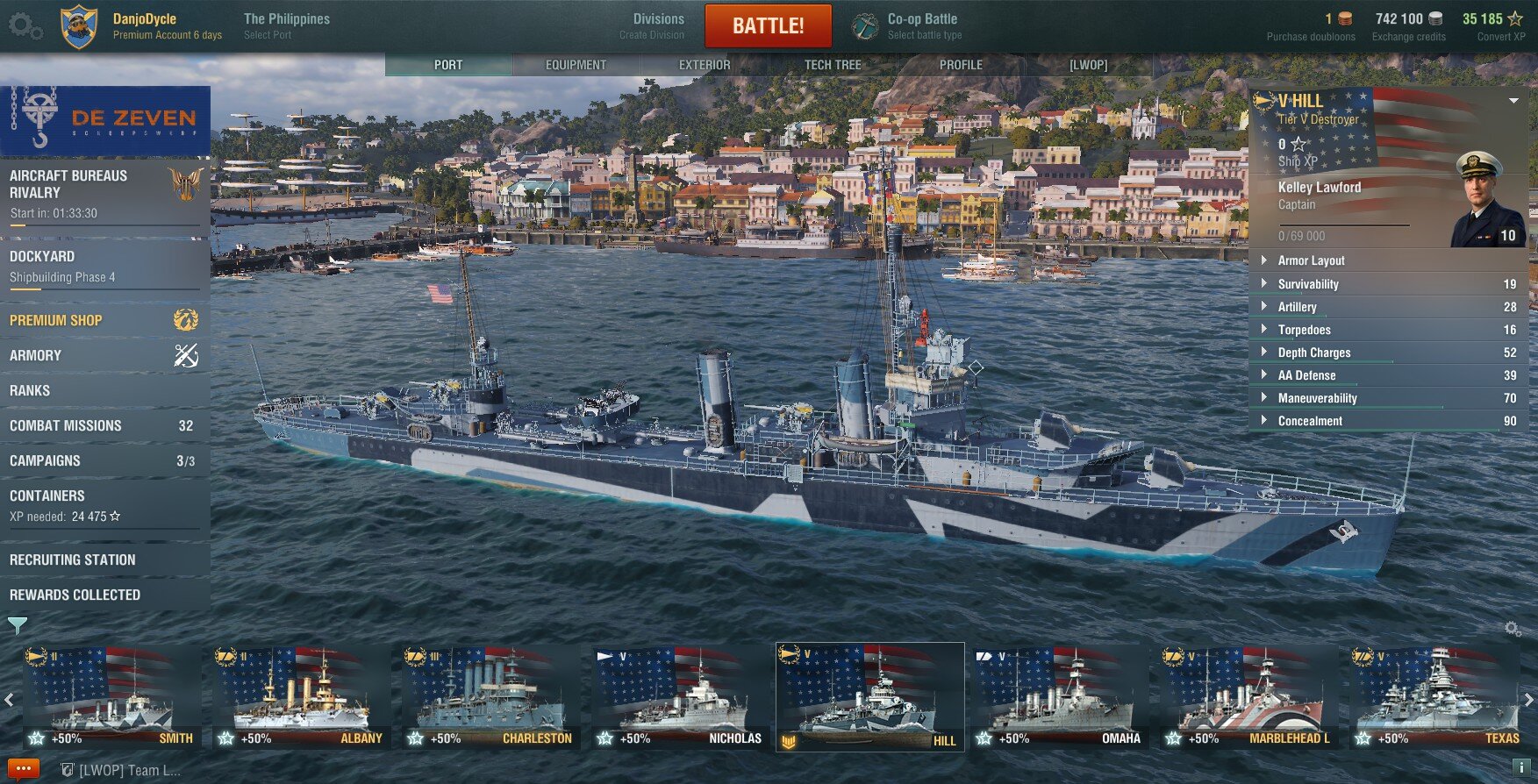View the Profile tab
1538x784 pixels.
coord(961,65)
